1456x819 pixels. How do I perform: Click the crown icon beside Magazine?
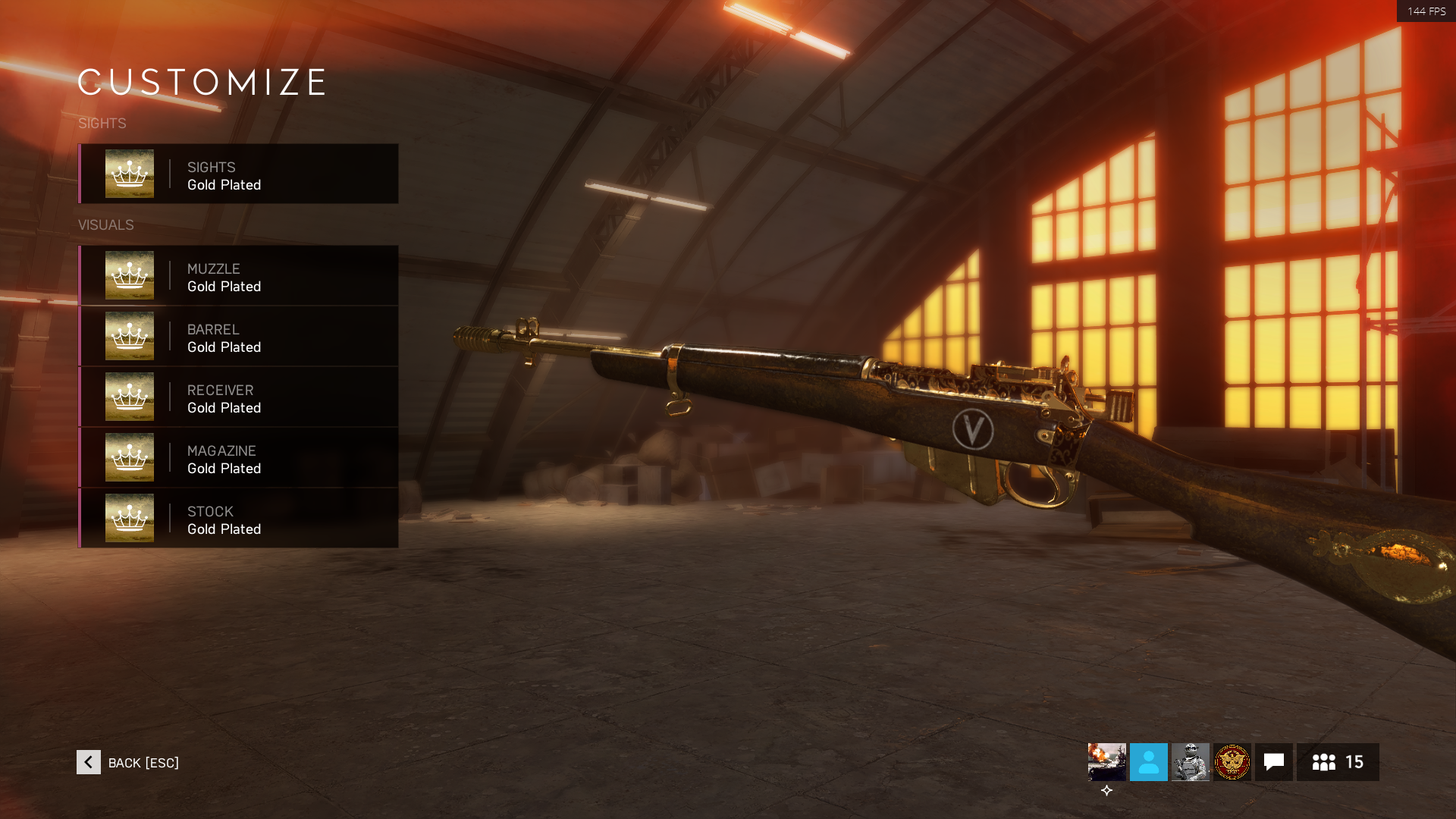pos(129,457)
